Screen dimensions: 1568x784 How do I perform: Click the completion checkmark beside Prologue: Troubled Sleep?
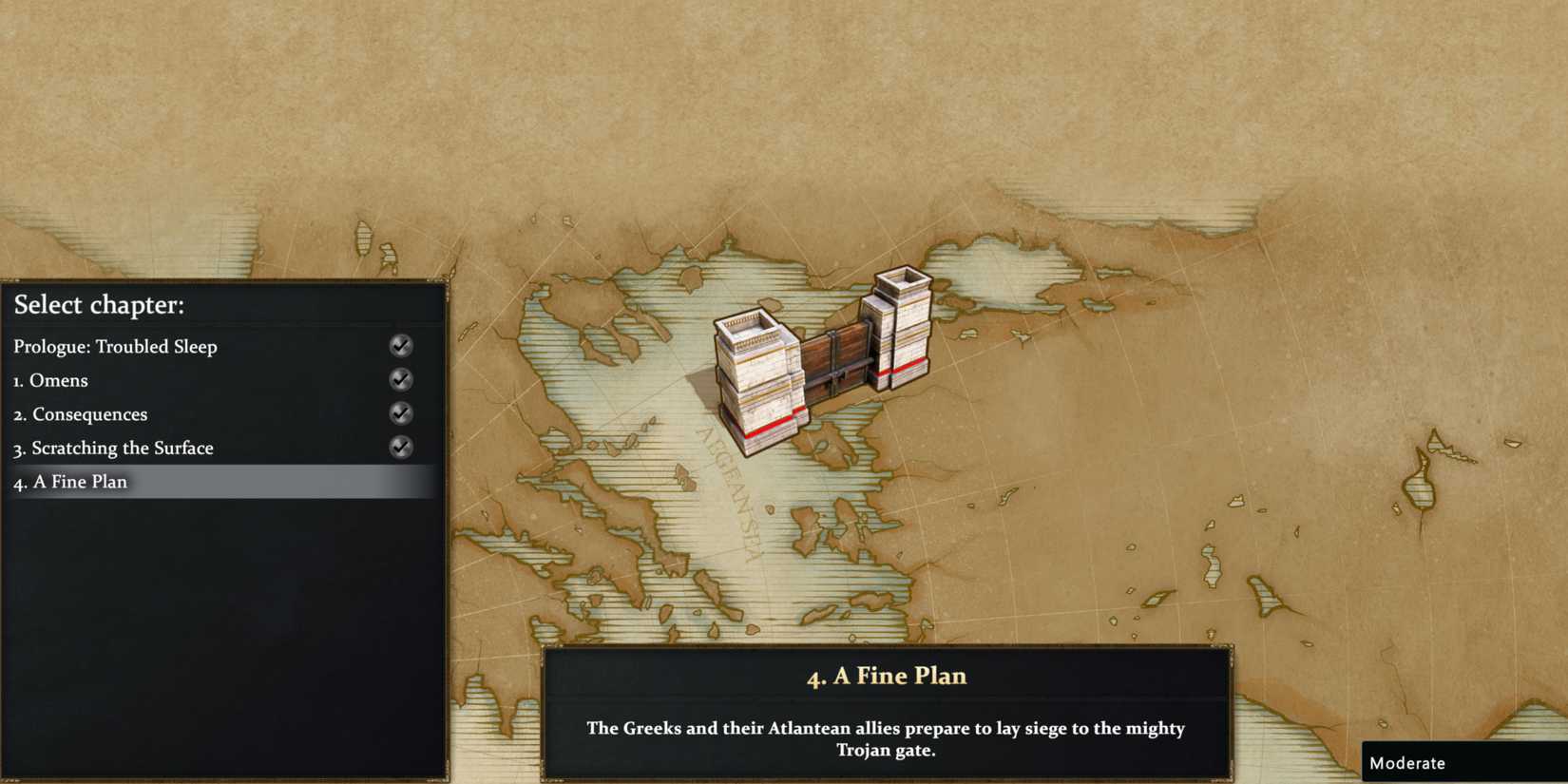tap(400, 346)
